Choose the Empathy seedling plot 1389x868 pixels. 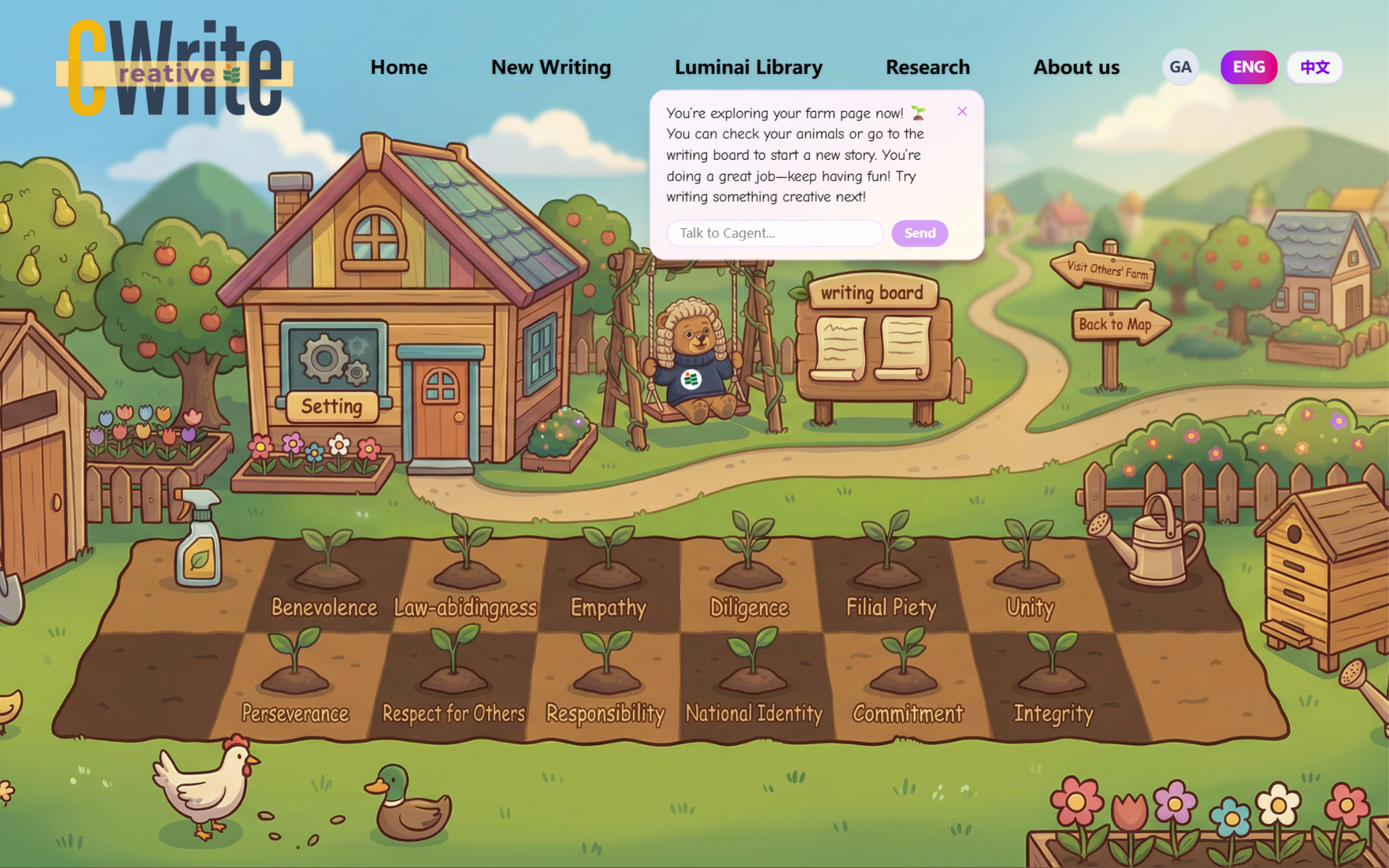(609, 574)
